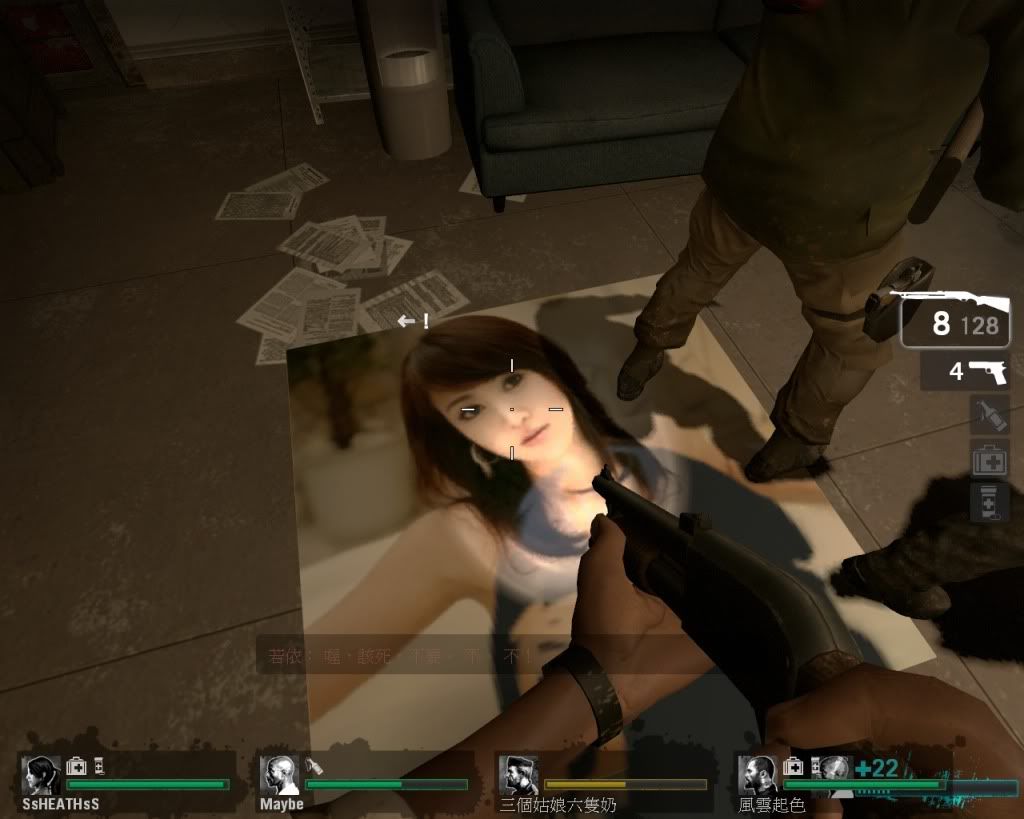Switch to the pistol slot
Viewport: 1024px width, 819px height.
[965, 371]
